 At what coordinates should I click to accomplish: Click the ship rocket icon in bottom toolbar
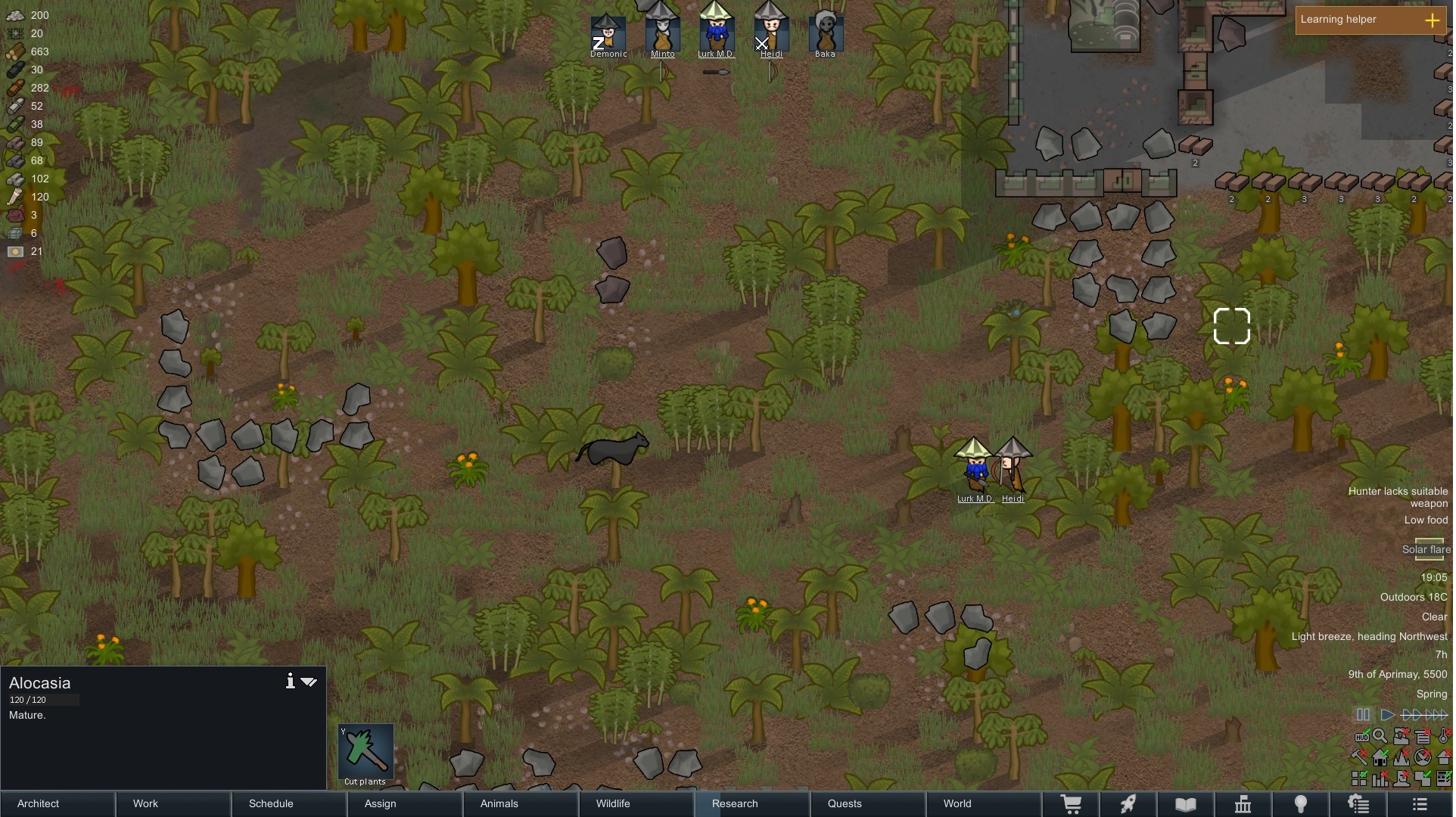click(1128, 804)
